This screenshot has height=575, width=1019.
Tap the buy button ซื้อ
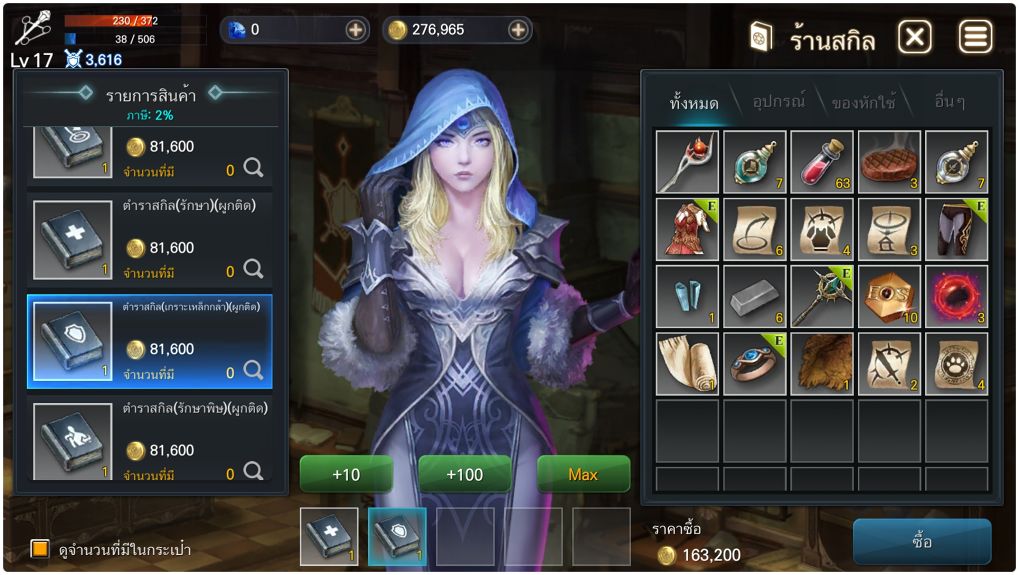(921, 541)
